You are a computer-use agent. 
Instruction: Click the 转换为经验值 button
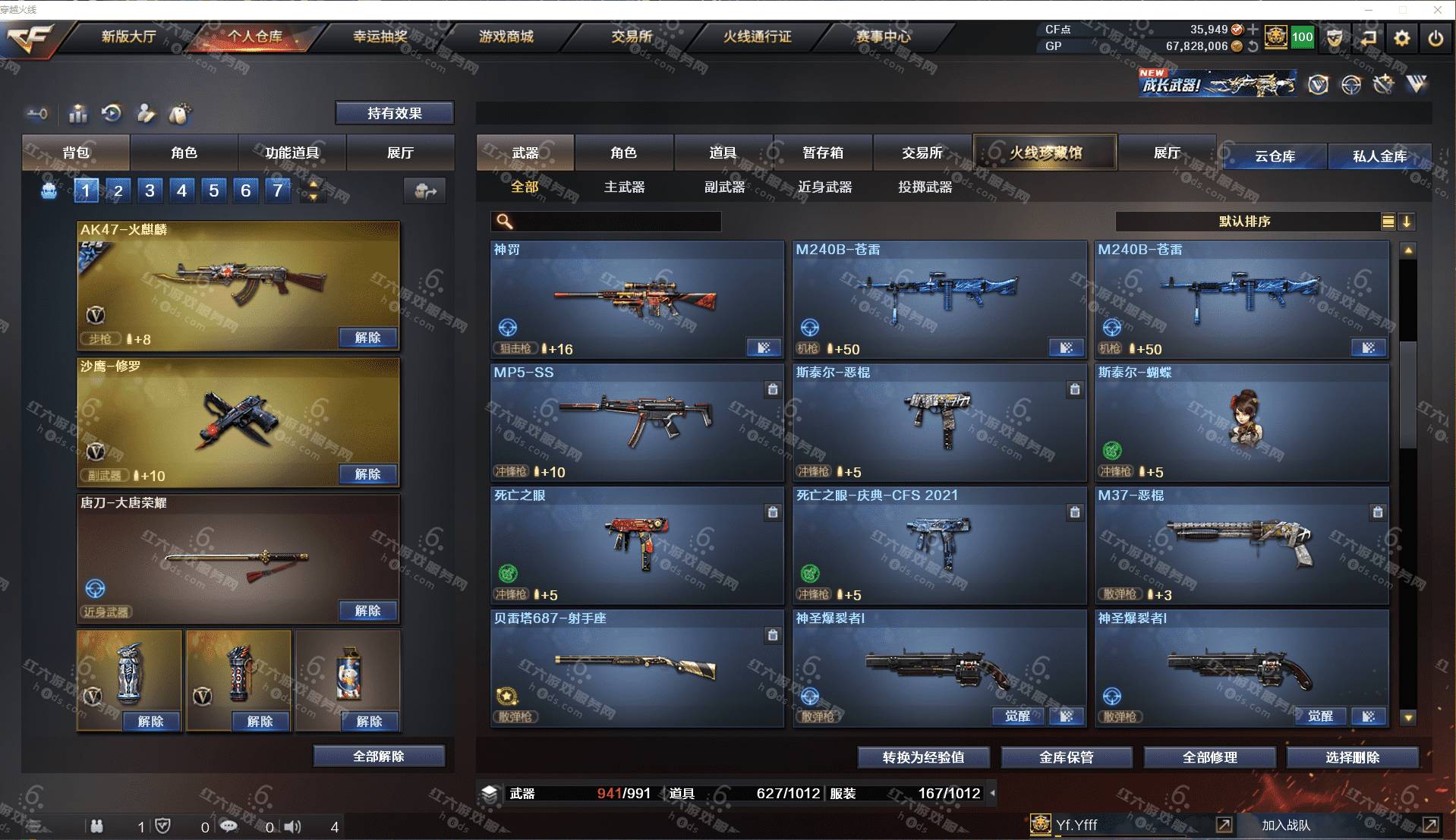coord(923,757)
